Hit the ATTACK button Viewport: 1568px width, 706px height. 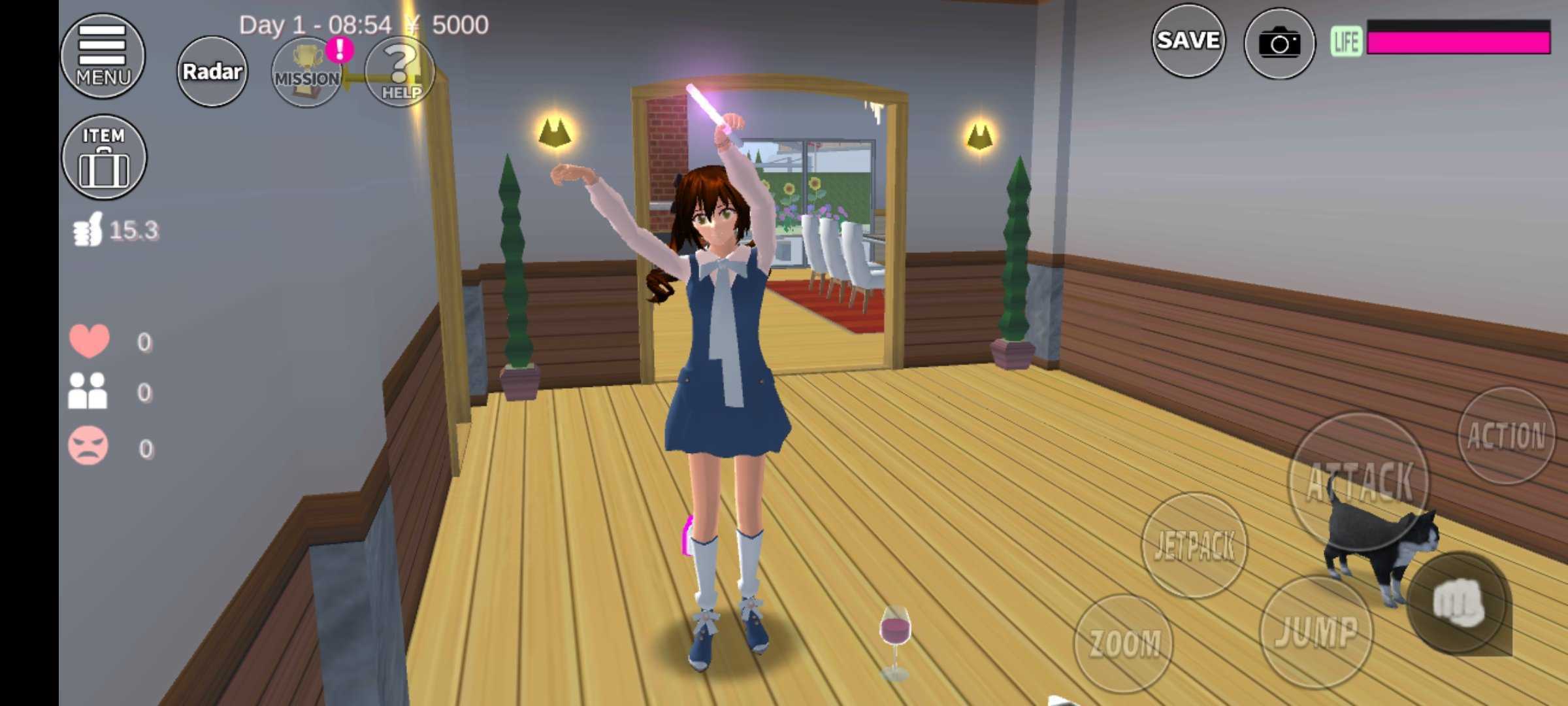click(1360, 482)
